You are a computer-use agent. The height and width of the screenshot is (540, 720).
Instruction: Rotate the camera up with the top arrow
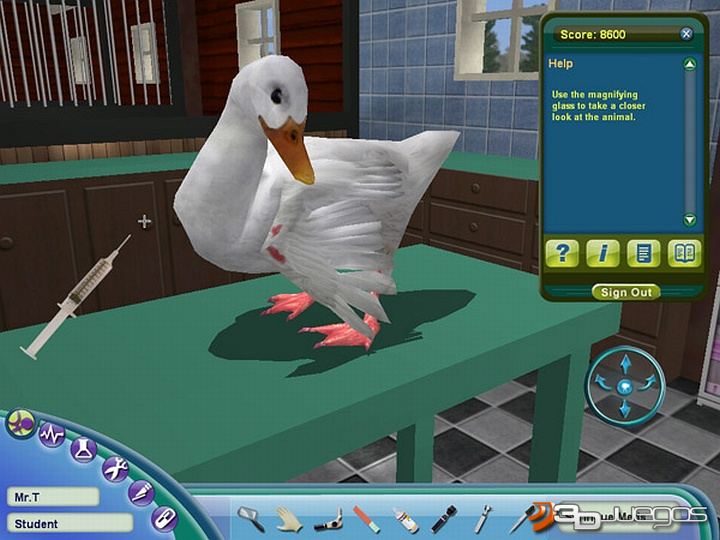click(x=625, y=362)
